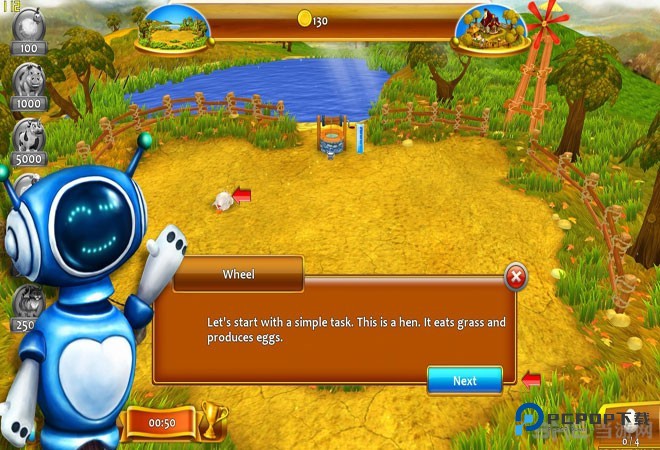
Task: Buy the 1000-coin pig
Action: tap(28, 84)
